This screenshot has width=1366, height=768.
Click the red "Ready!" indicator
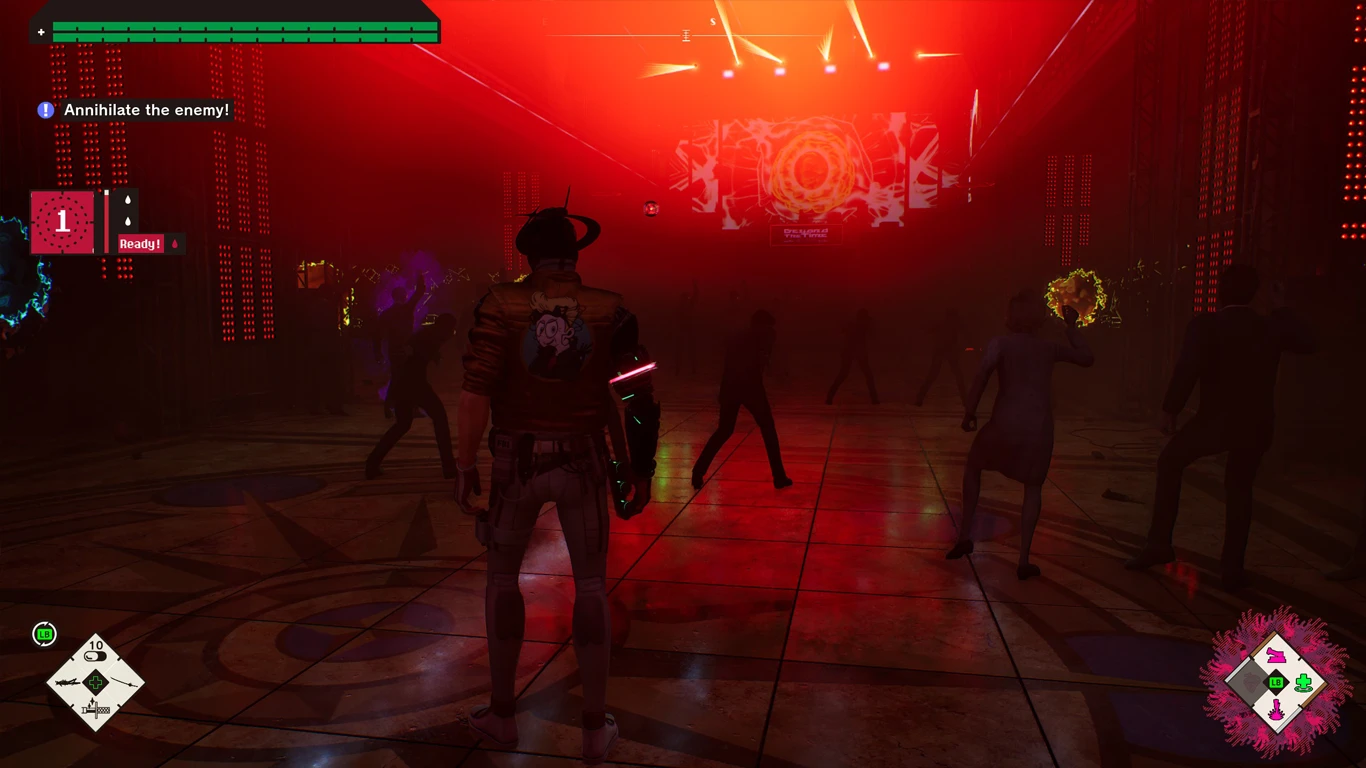[141, 244]
